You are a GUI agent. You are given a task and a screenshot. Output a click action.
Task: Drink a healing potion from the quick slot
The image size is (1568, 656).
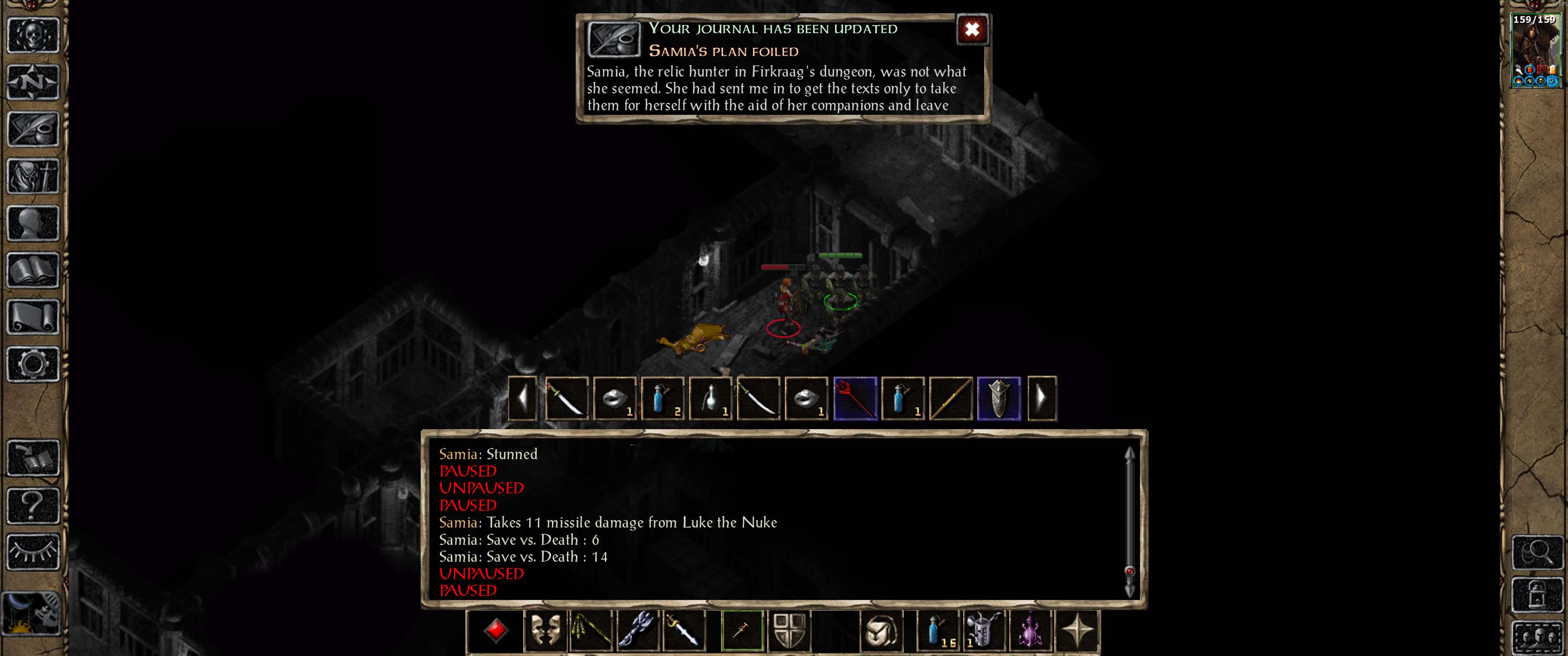click(938, 631)
